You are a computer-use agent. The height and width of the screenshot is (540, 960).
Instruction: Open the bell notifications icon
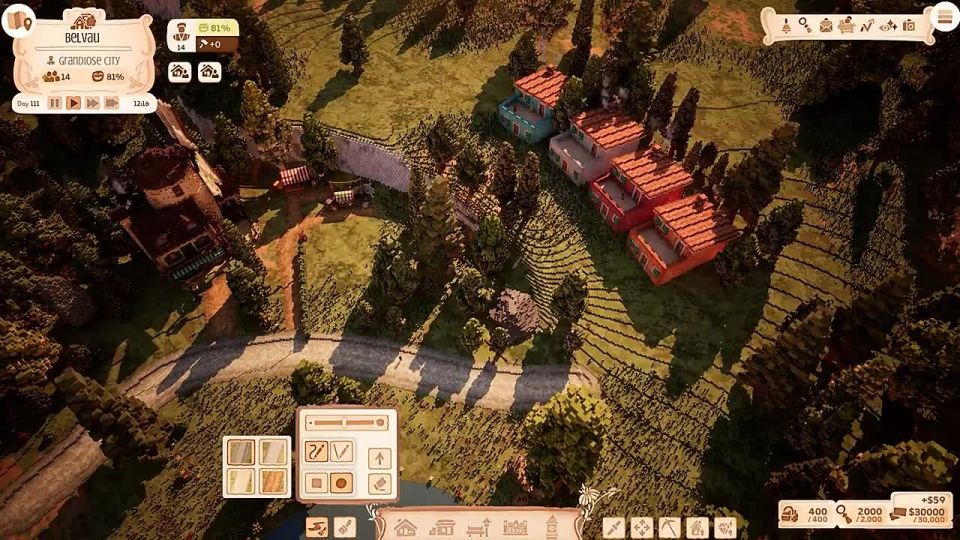(x=785, y=25)
